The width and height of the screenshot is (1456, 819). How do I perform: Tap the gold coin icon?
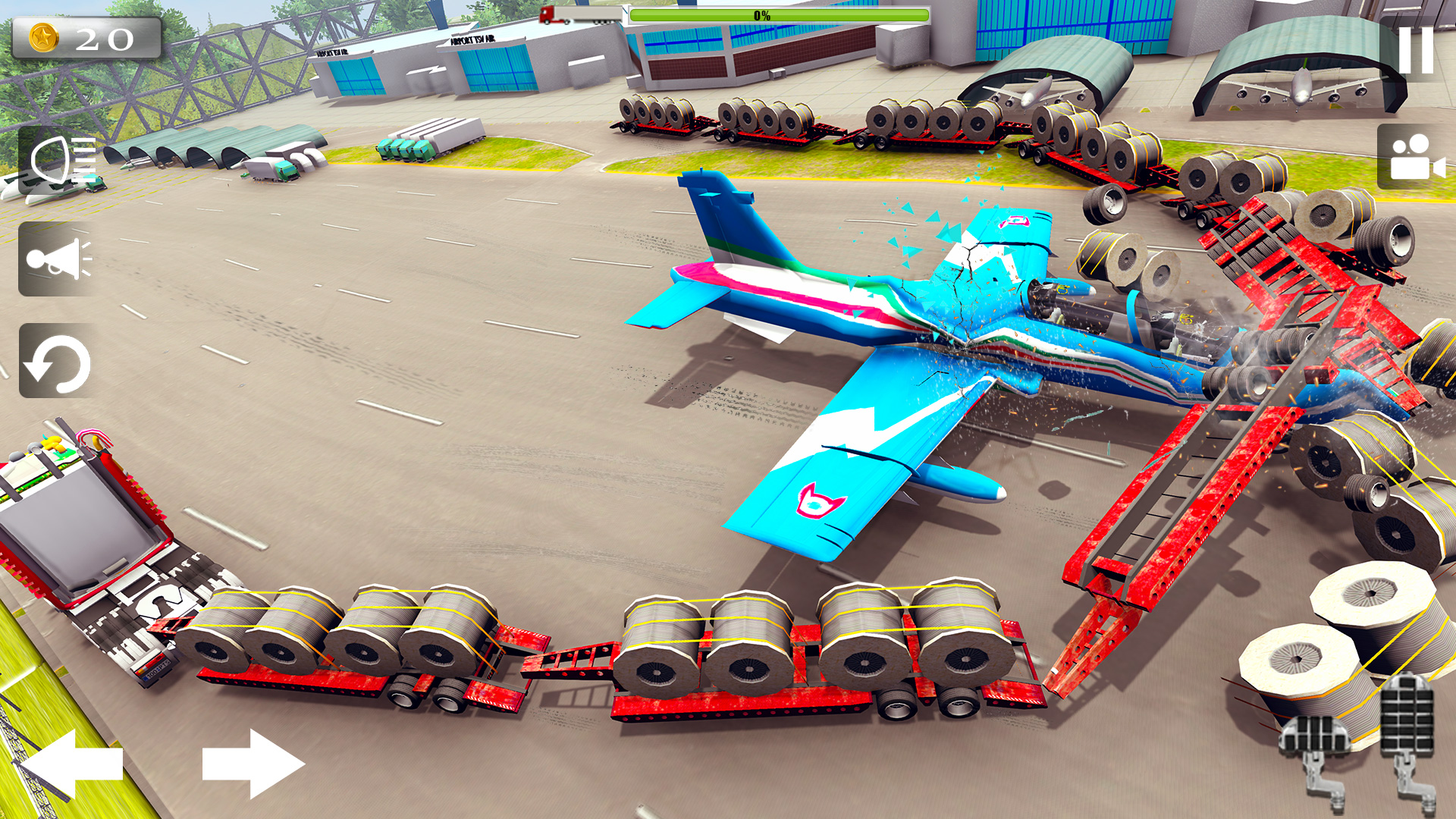(45, 37)
